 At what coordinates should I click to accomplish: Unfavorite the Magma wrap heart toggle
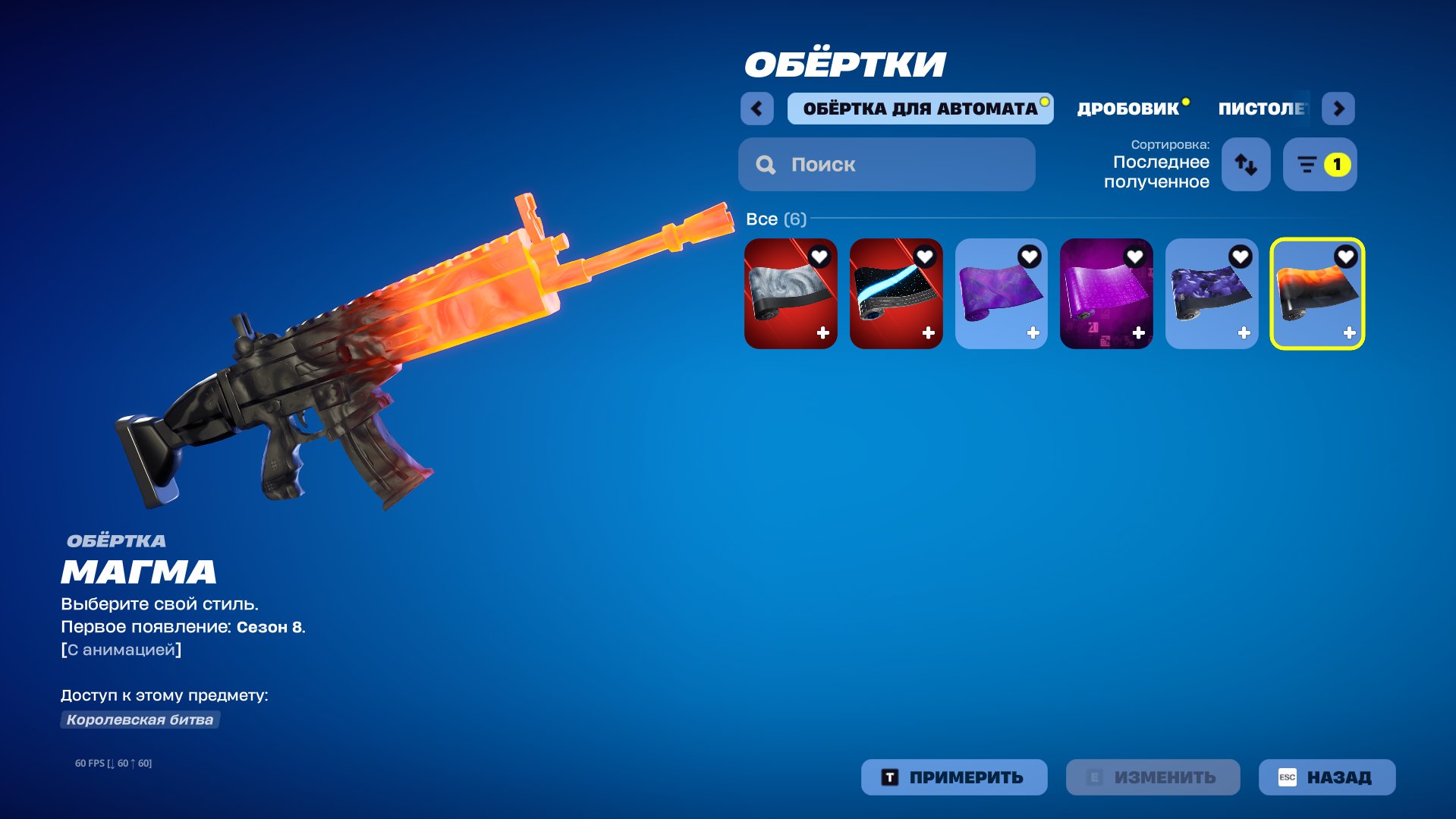click(1345, 257)
